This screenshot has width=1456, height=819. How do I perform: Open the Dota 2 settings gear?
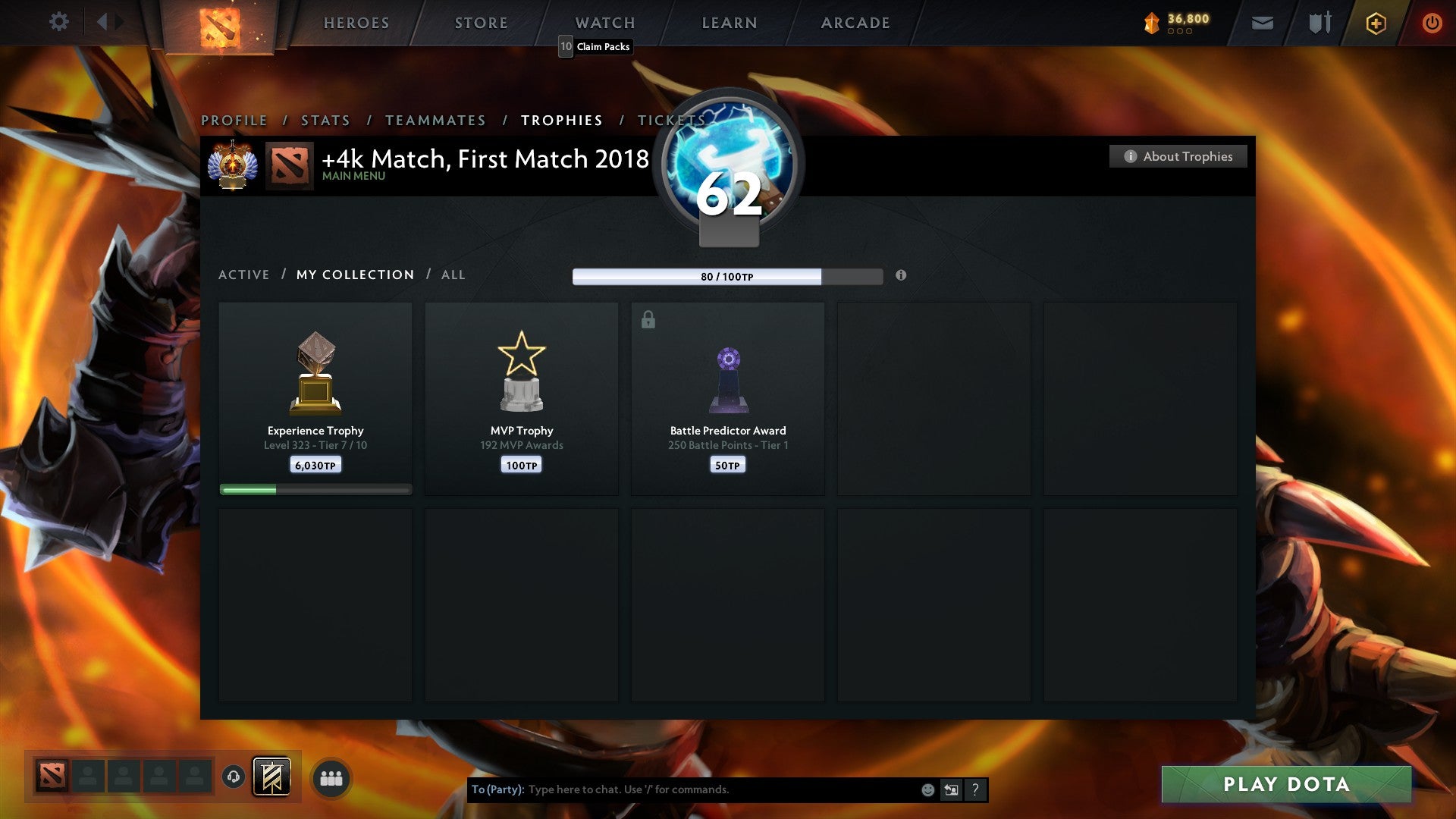(x=59, y=22)
